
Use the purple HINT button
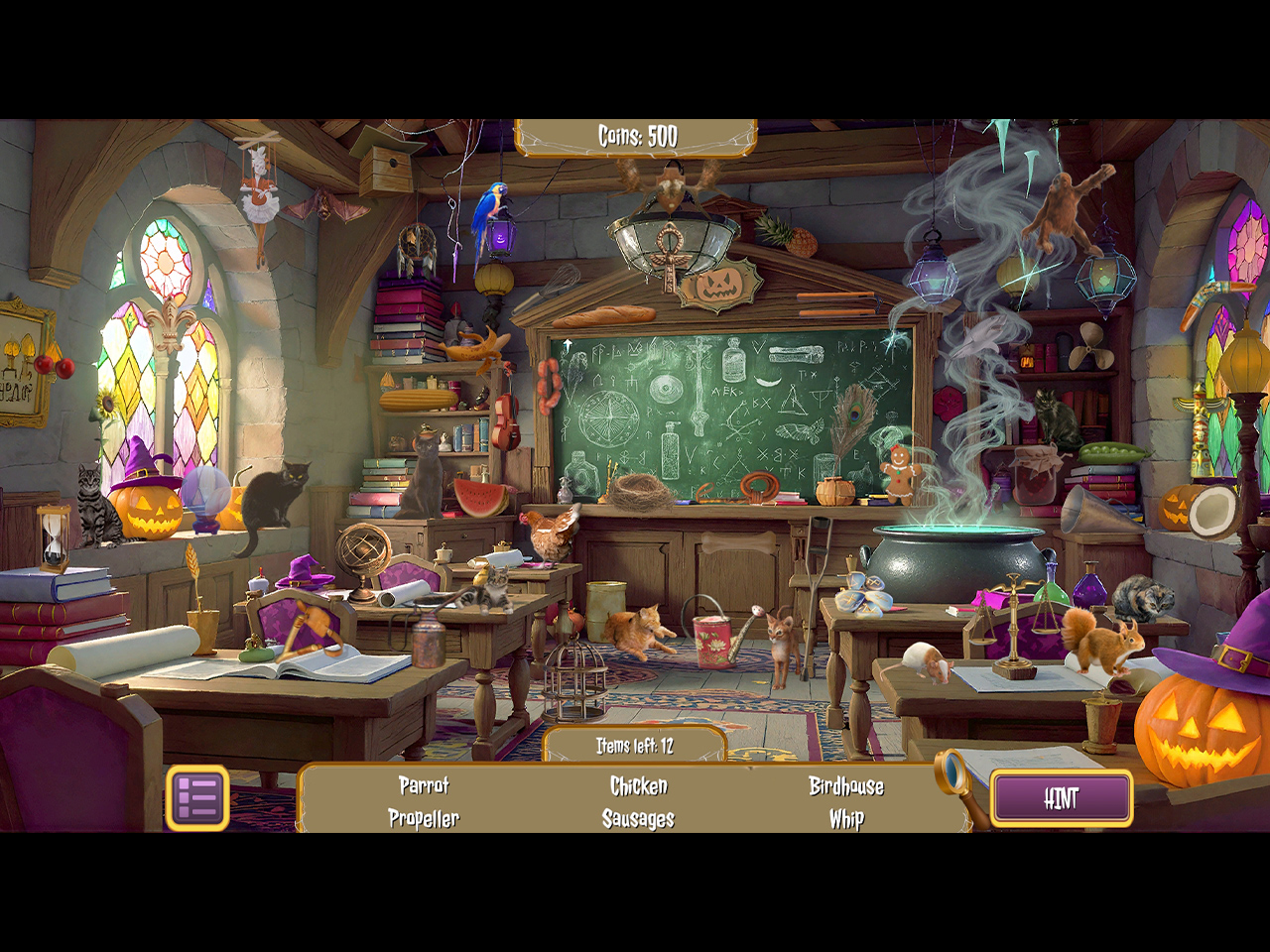[x=1061, y=798]
